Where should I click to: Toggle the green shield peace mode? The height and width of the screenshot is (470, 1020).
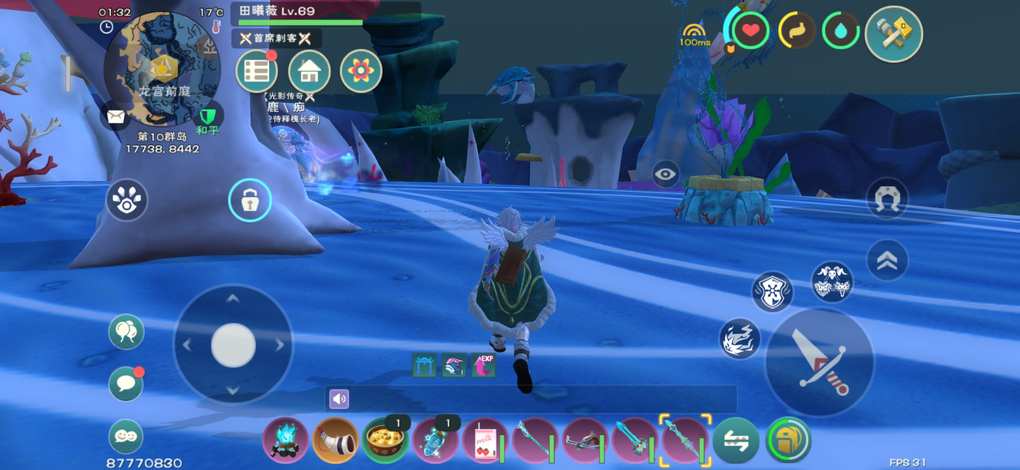point(208,115)
